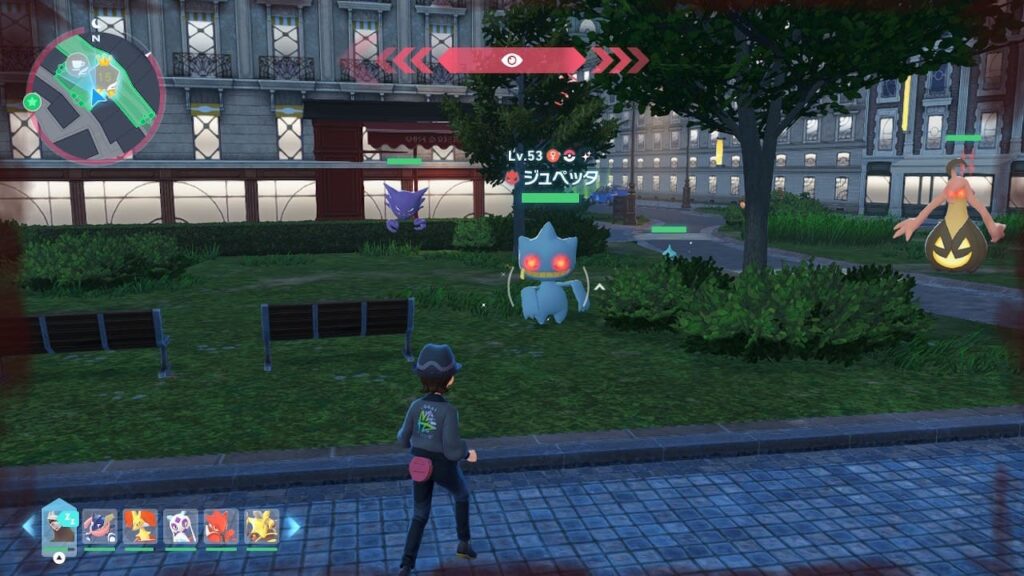Click the left arrow of party bar
The height and width of the screenshot is (576, 1024).
click(x=28, y=526)
